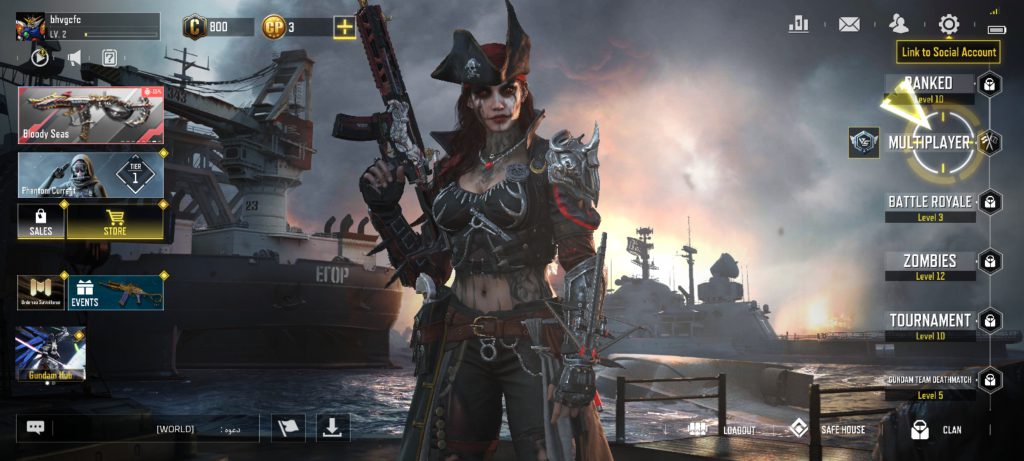Screen dimensions: 1024x461
Task: Start the Multiplayer mode
Action: [929, 142]
